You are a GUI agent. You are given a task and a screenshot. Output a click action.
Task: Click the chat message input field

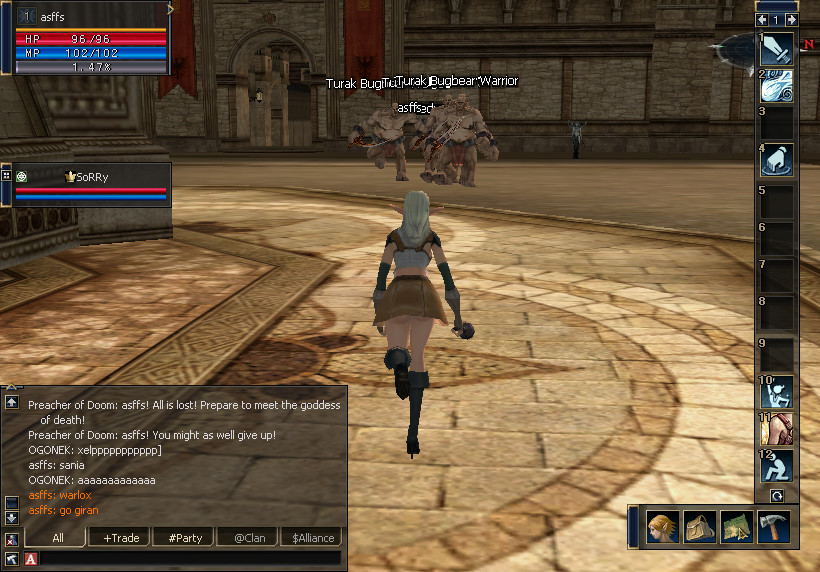(x=190, y=558)
